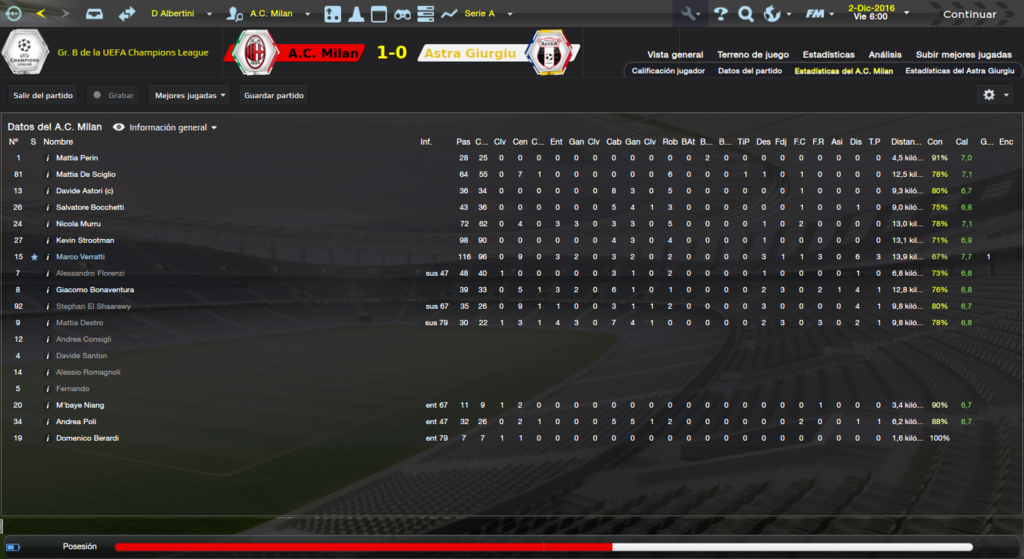Sort the table by Nombre column
The image size is (1024, 559).
(58, 142)
